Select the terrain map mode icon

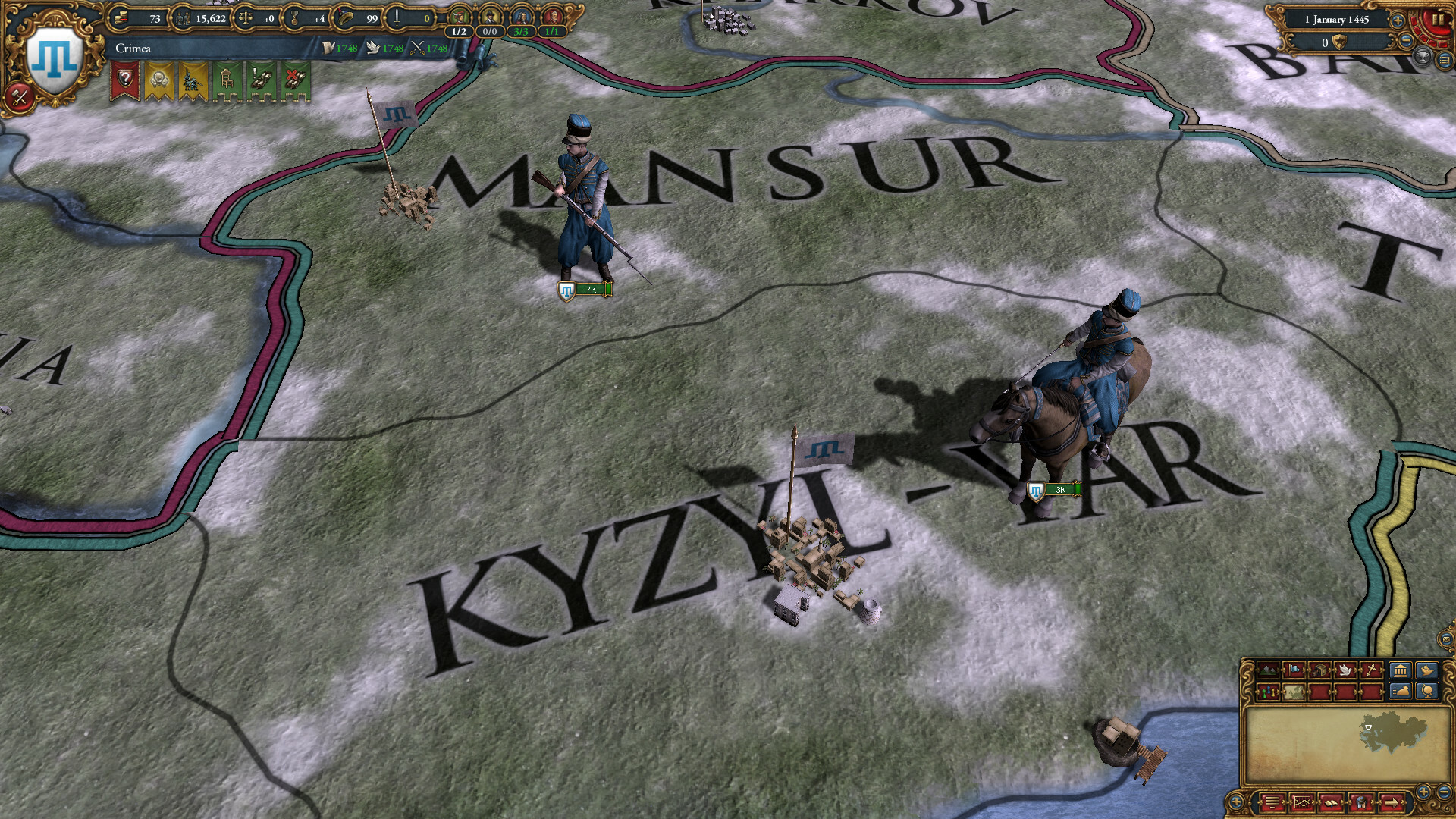click(x=1268, y=670)
